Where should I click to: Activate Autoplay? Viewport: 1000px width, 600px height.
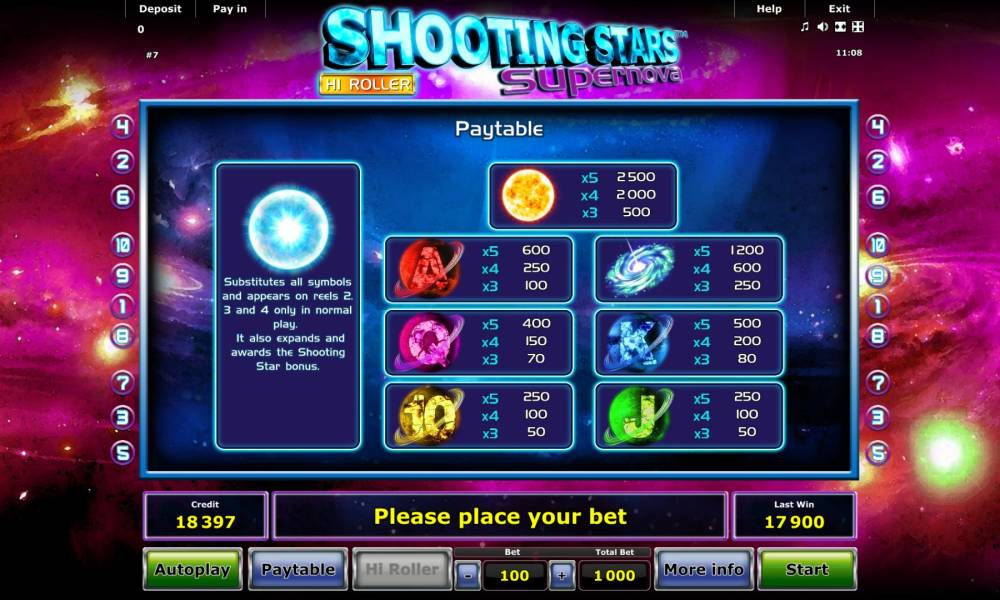192,569
